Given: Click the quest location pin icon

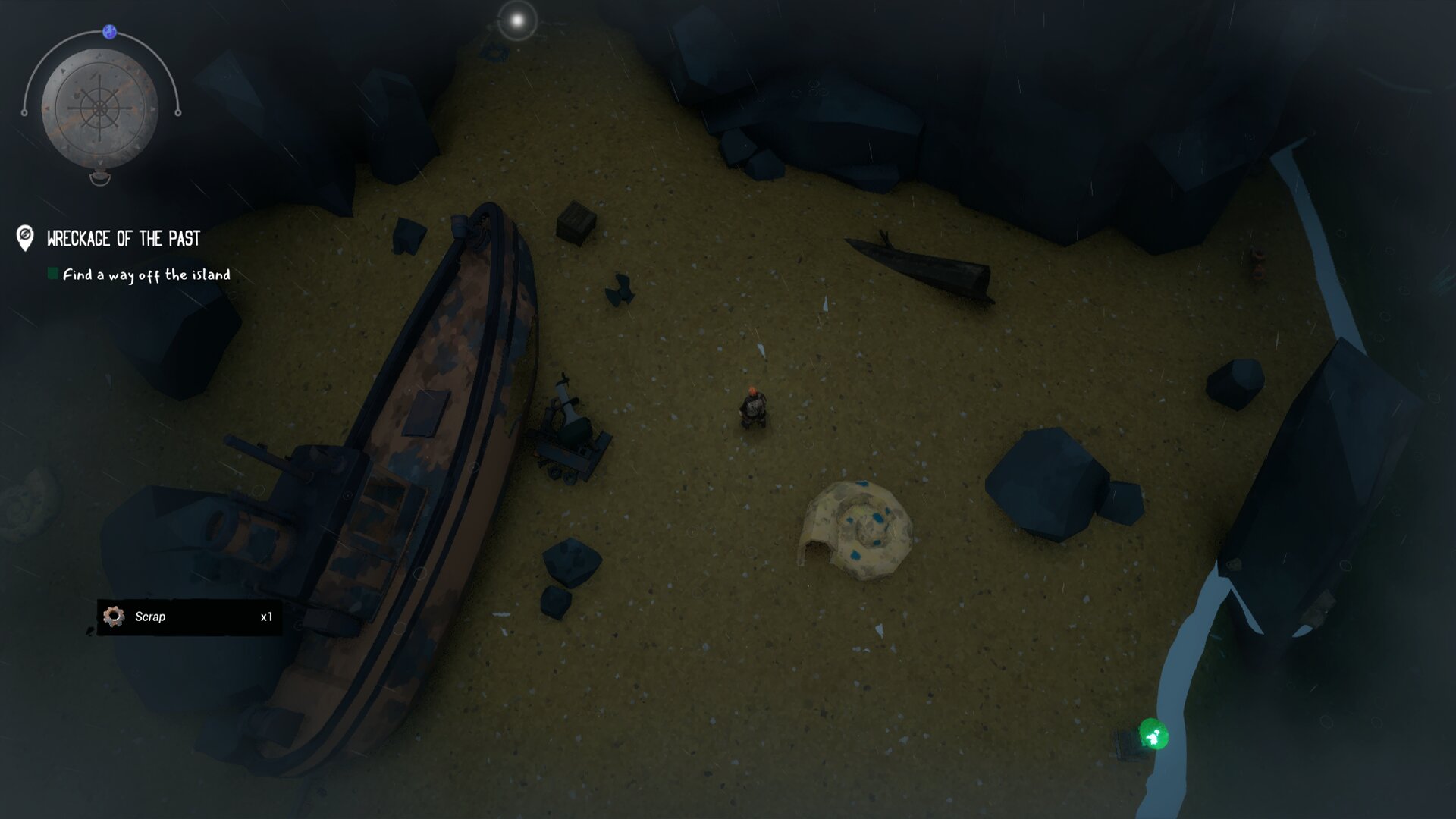Looking at the screenshot, I should tap(25, 237).
